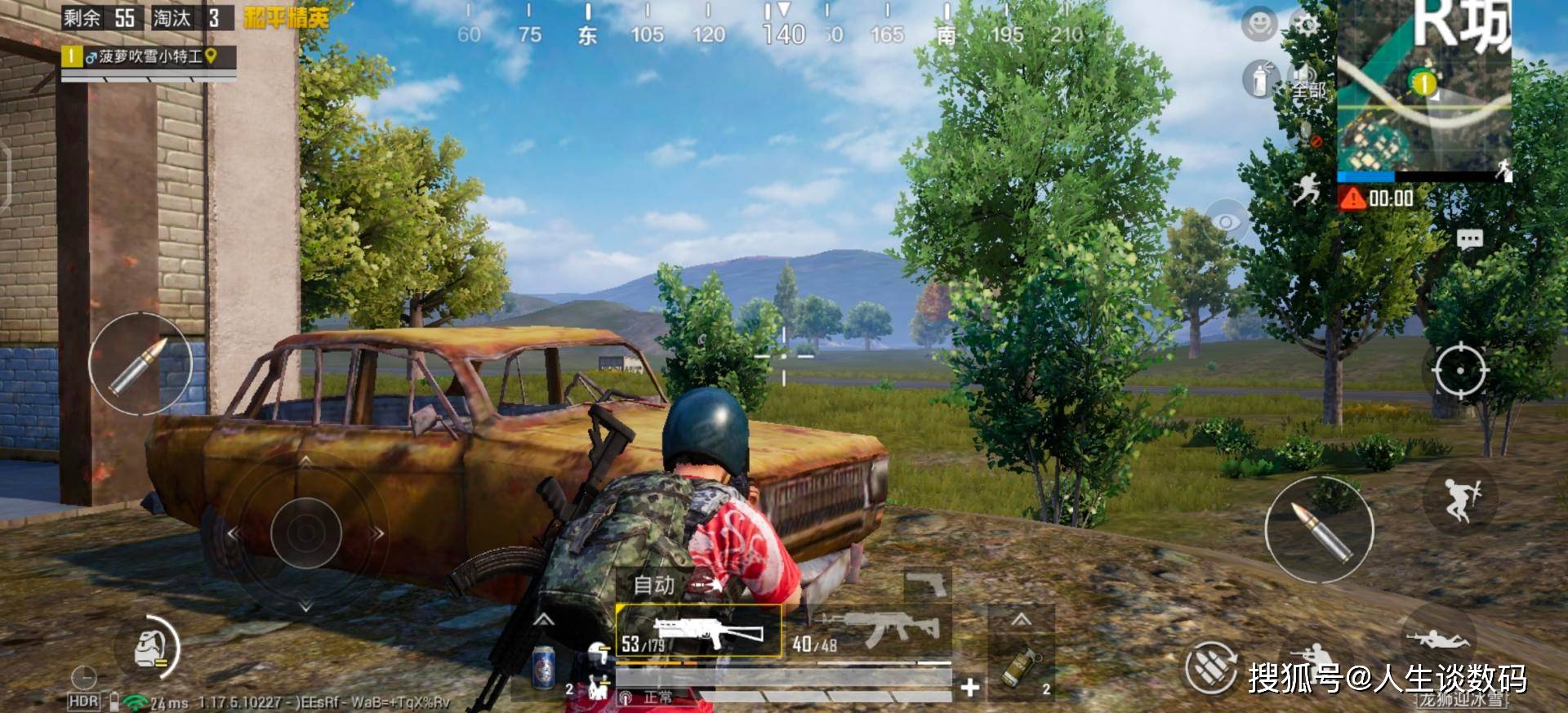Tap the spray paint can icon
The image size is (1568, 713).
click(x=1261, y=80)
